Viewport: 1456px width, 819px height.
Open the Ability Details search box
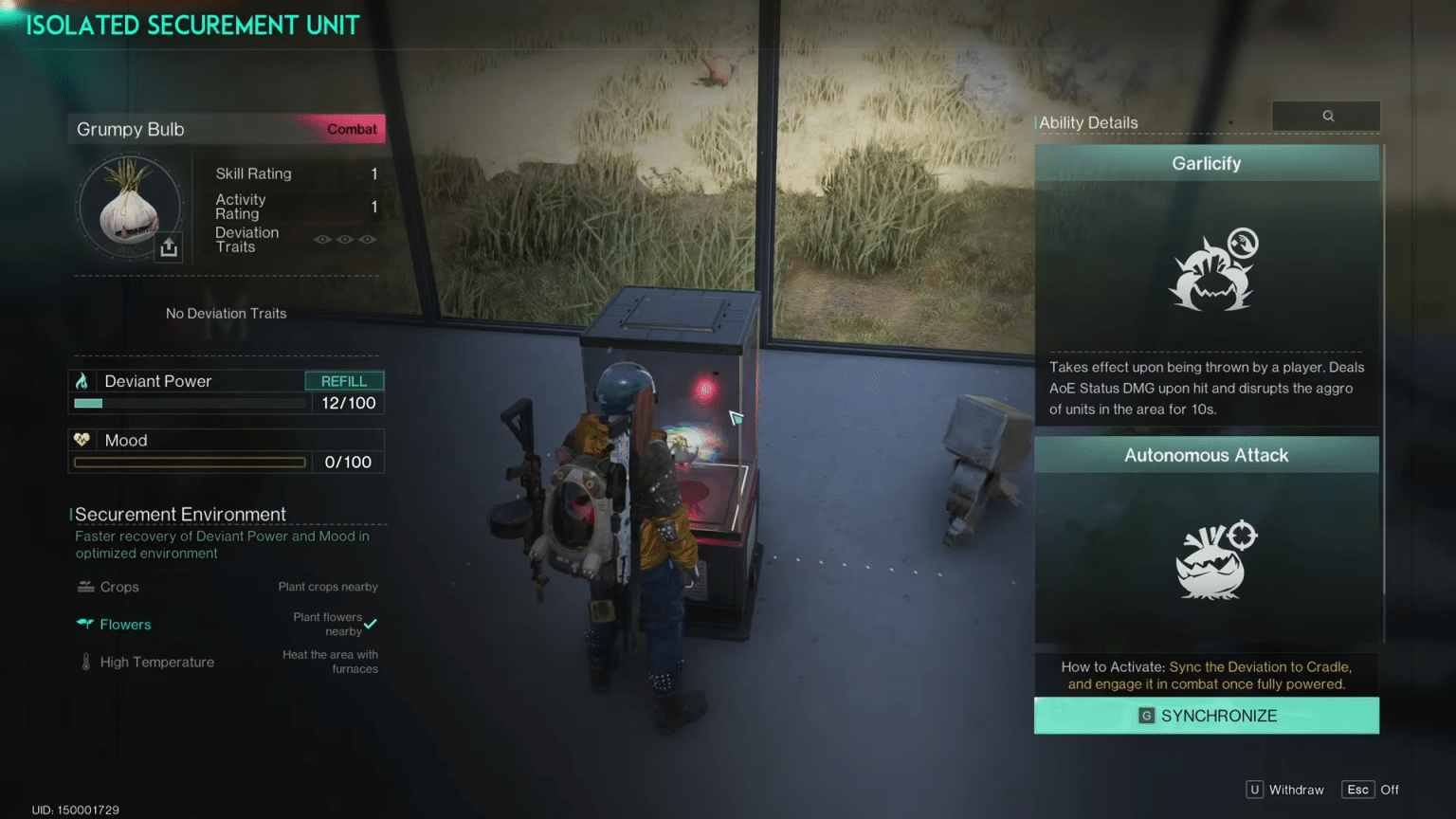[1325, 116]
